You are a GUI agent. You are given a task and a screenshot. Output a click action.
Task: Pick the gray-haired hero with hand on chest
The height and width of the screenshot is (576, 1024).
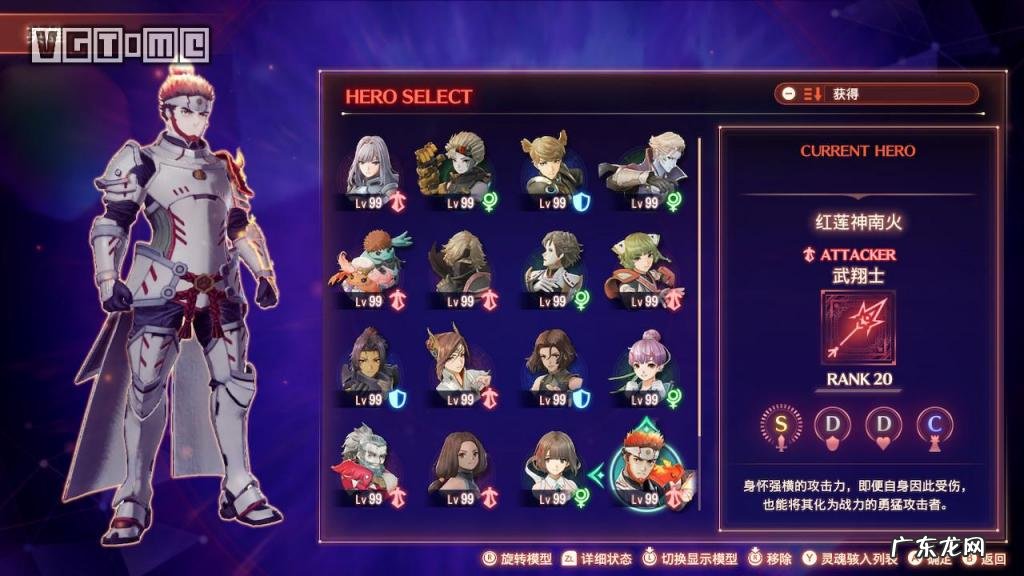[x=551, y=267]
